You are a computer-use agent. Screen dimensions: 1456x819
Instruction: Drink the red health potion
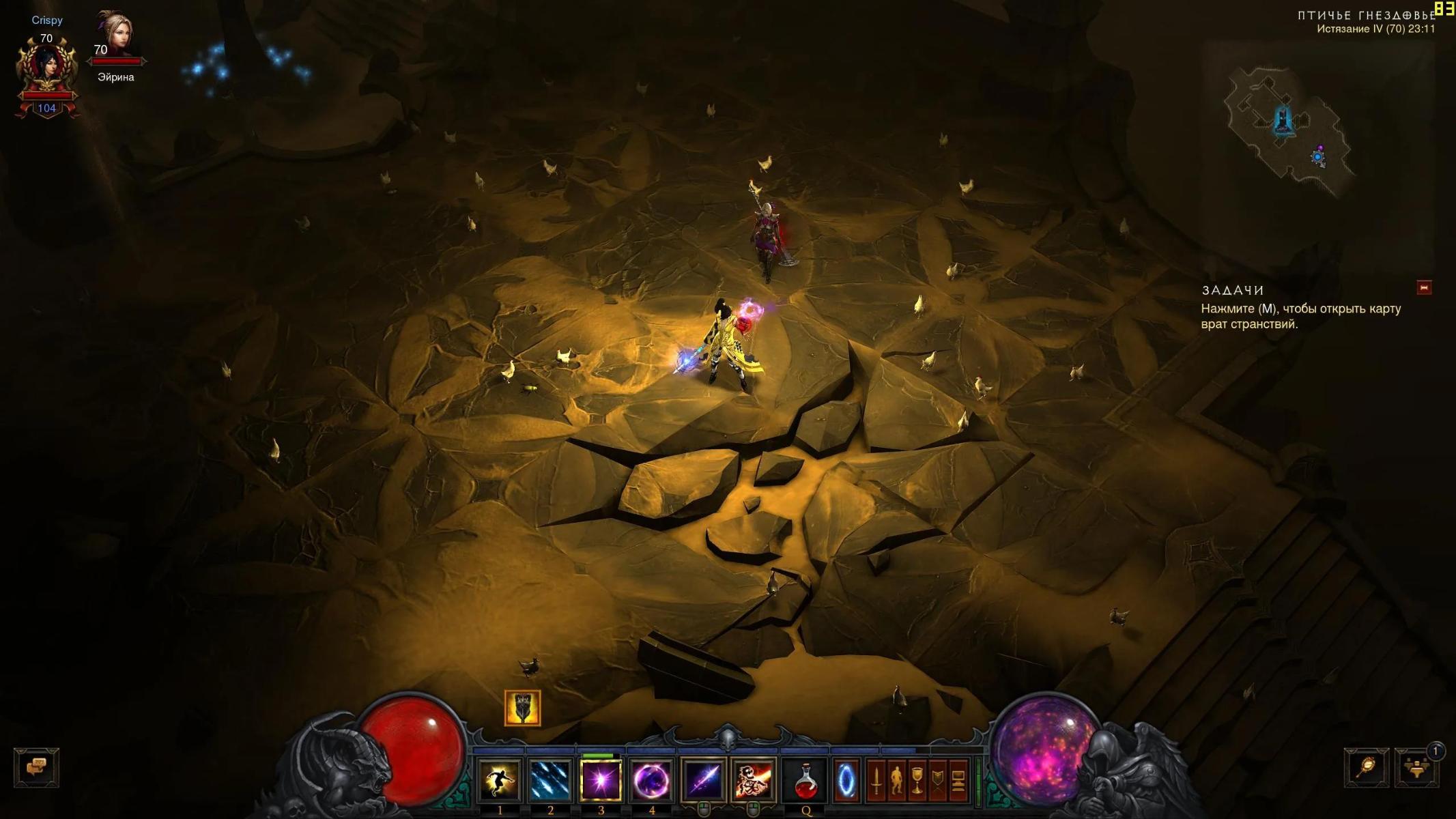point(806,780)
